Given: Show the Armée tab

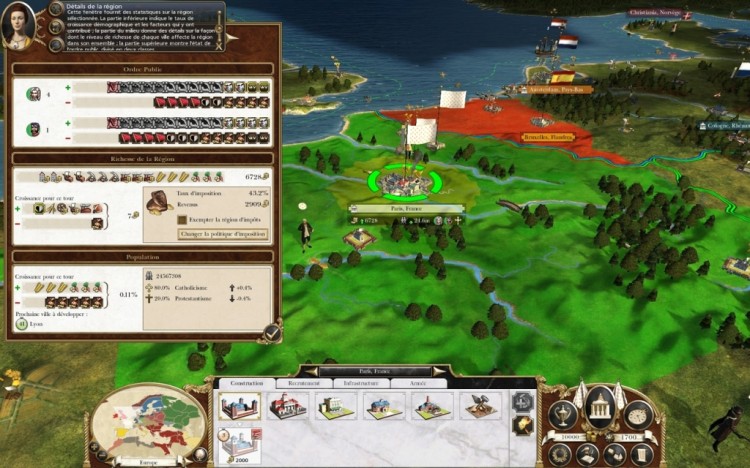Looking at the screenshot, I should pyautogui.click(x=419, y=383).
